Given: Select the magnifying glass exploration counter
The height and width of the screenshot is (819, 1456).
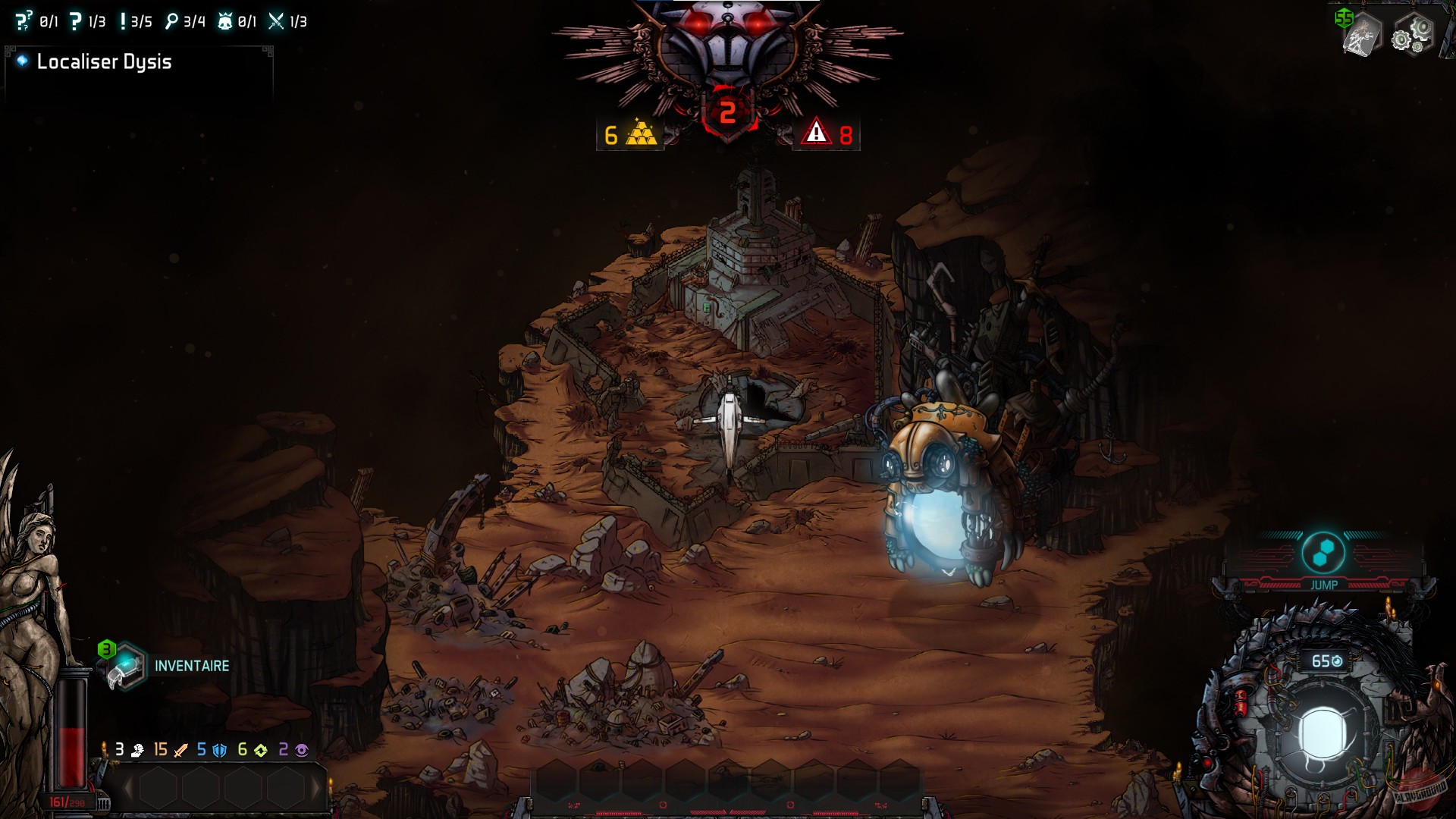Looking at the screenshot, I should (x=173, y=21).
